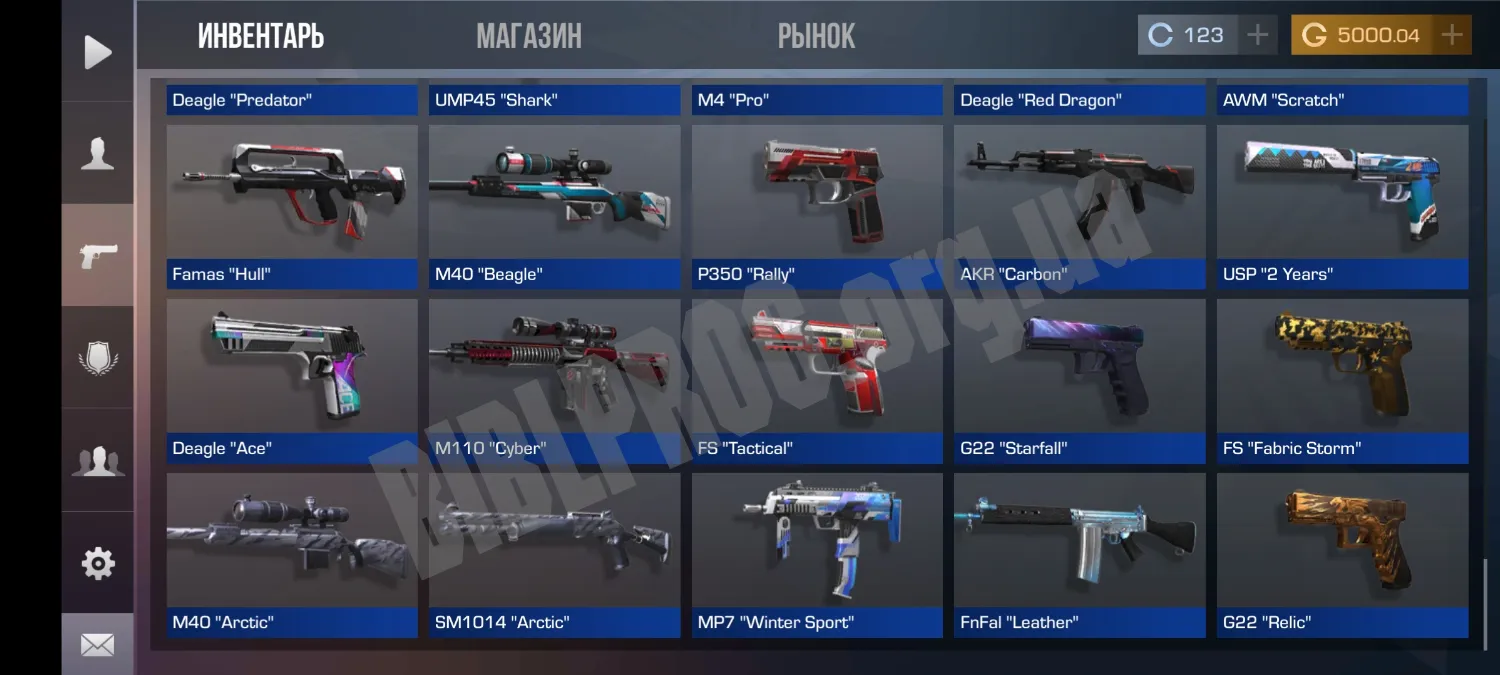This screenshot has width=1500, height=675.
Task: Show the friends list icon
Action: (97, 461)
